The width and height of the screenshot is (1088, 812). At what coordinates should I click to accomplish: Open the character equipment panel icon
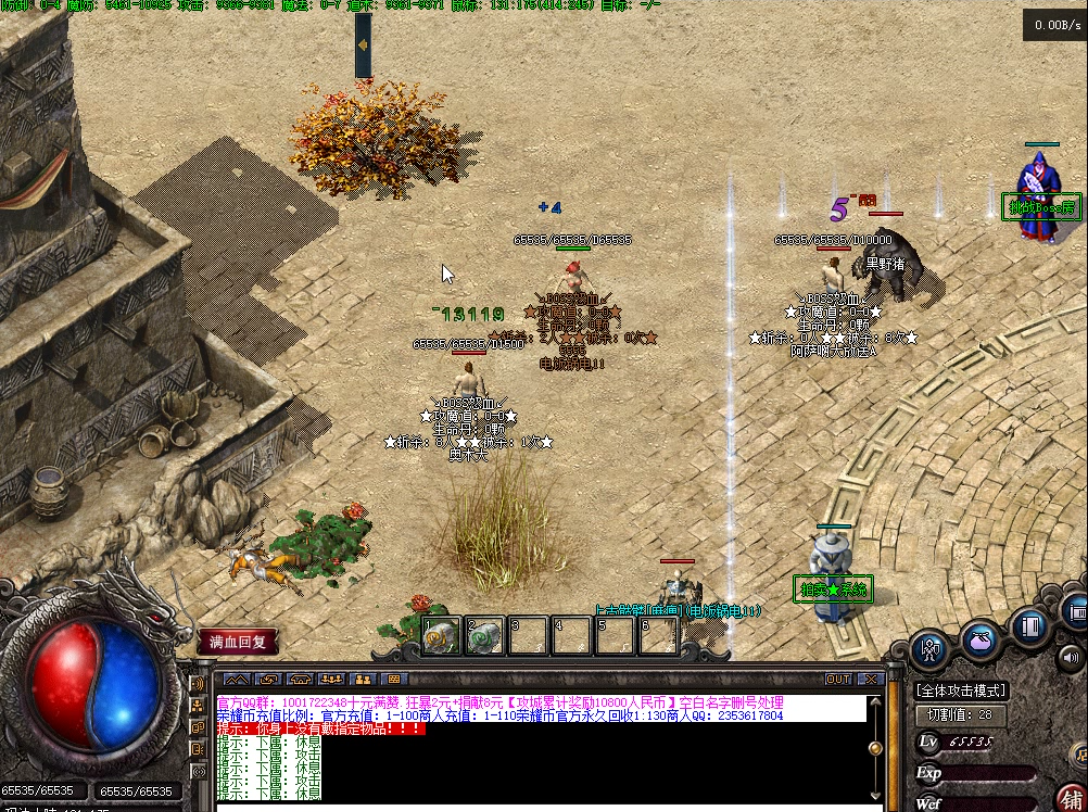tap(931, 650)
